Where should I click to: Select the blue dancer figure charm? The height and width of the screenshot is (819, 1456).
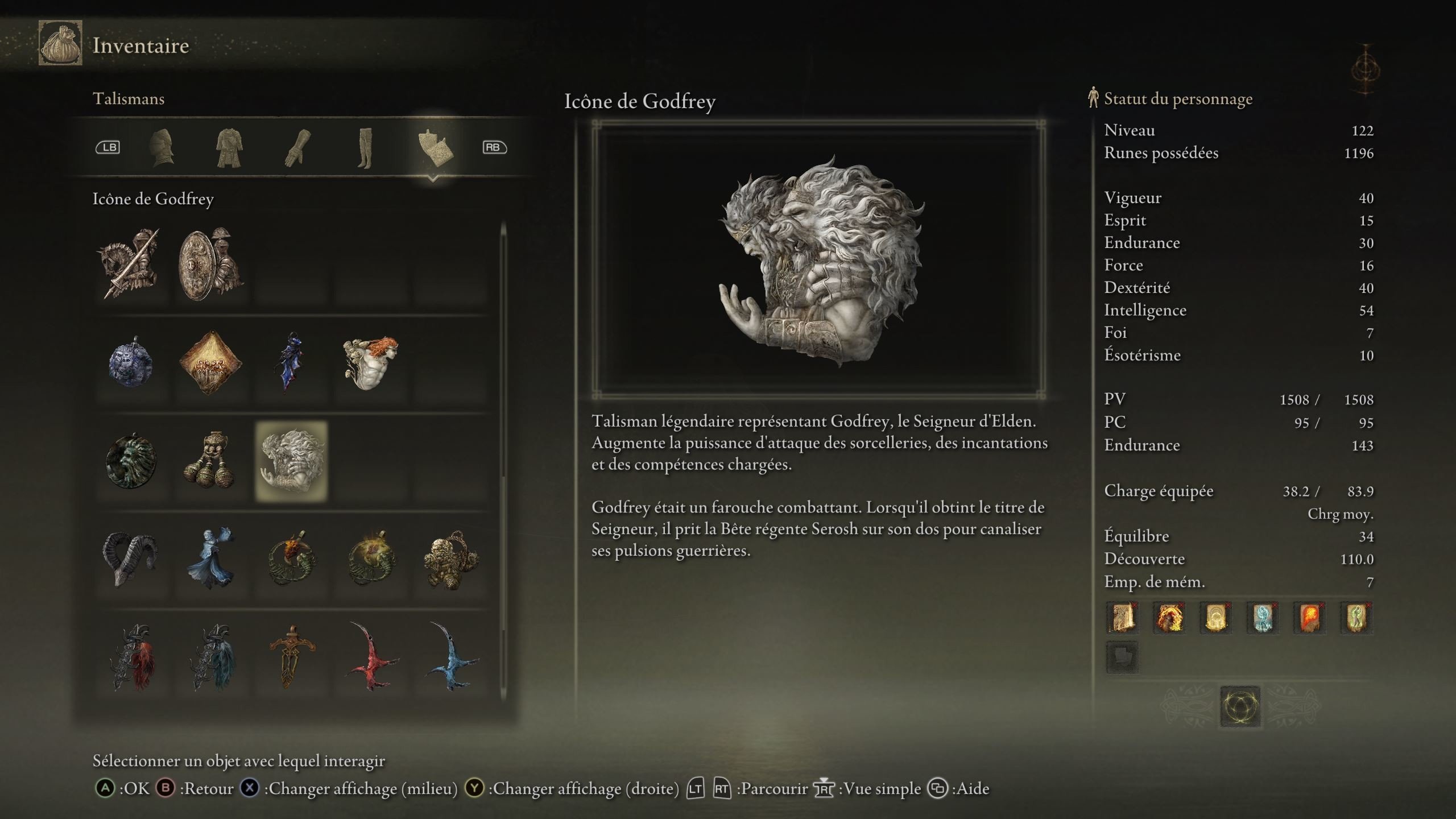tap(211, 559)
